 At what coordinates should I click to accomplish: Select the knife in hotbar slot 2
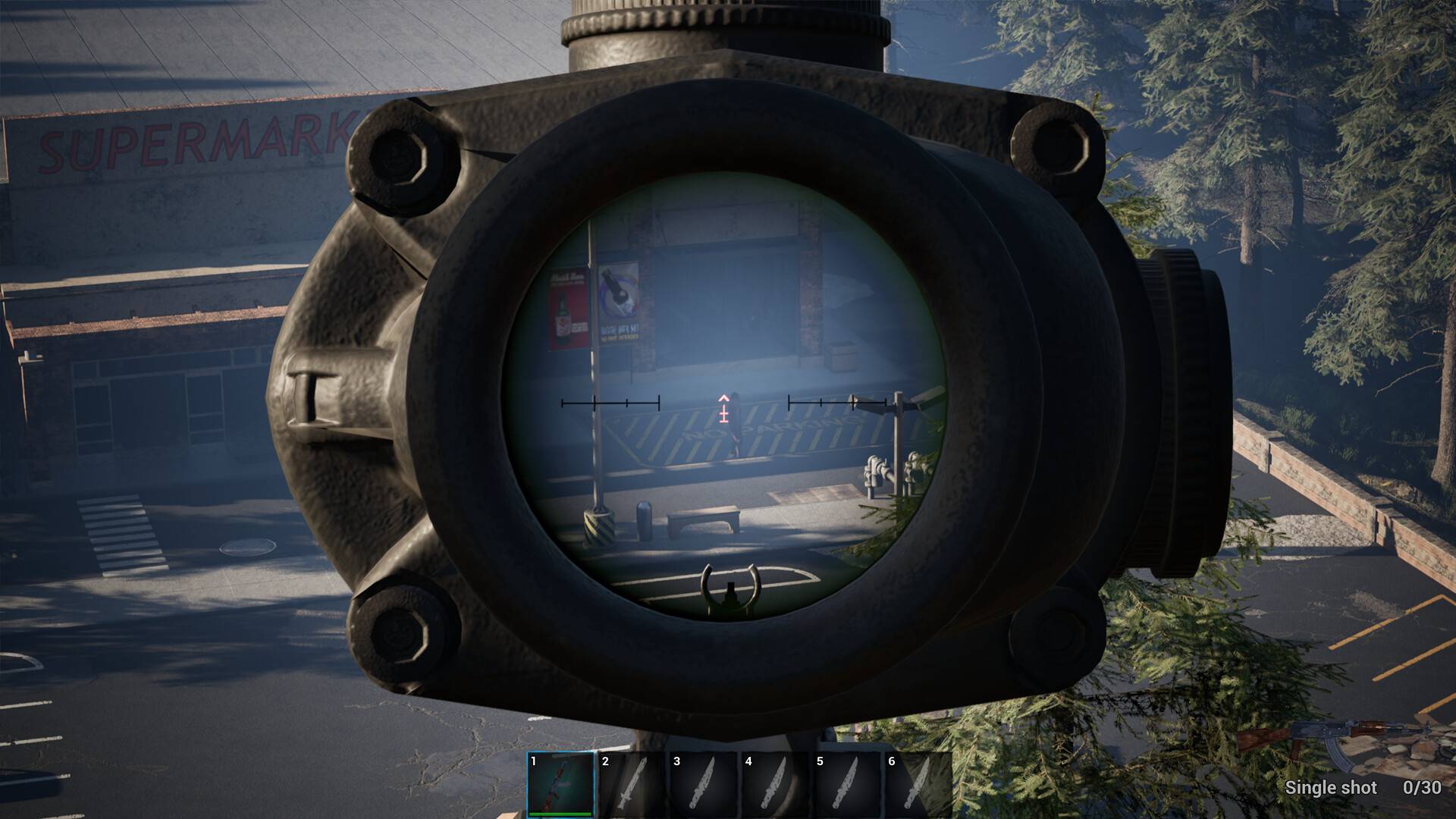(x=632, y=783)
